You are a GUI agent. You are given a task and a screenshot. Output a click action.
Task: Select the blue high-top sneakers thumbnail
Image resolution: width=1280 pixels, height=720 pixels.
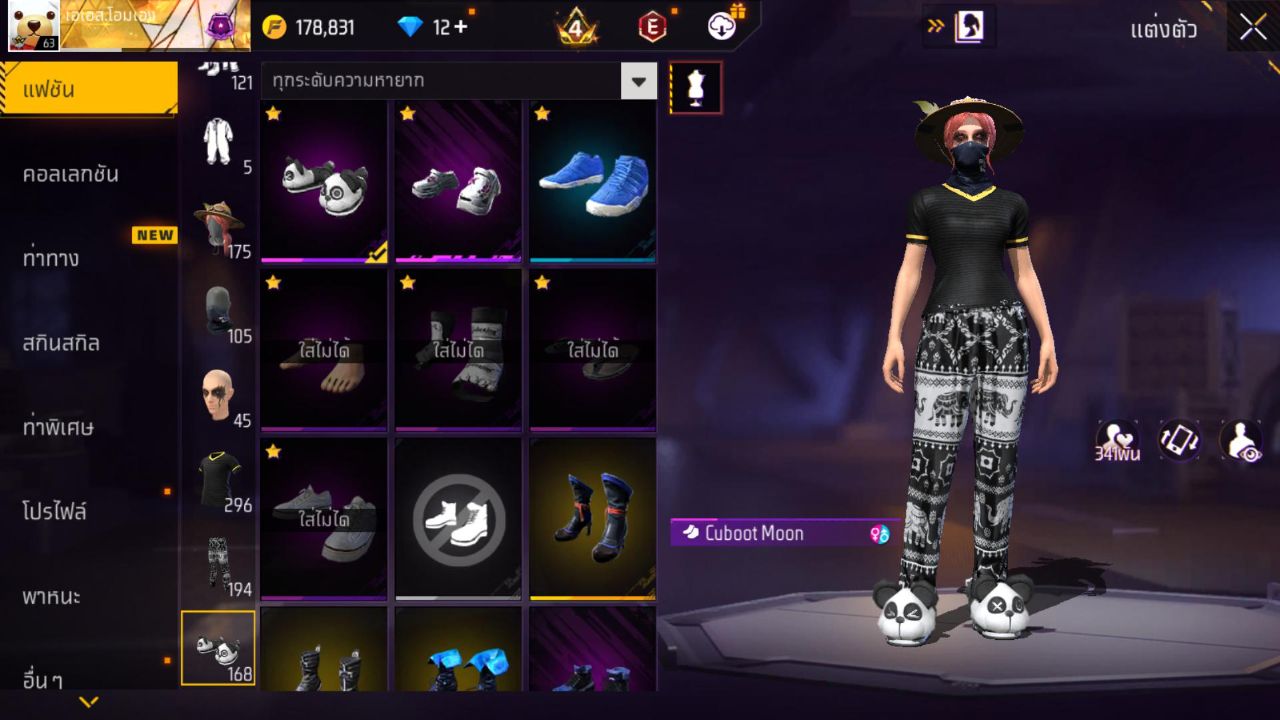click(592, 180)
